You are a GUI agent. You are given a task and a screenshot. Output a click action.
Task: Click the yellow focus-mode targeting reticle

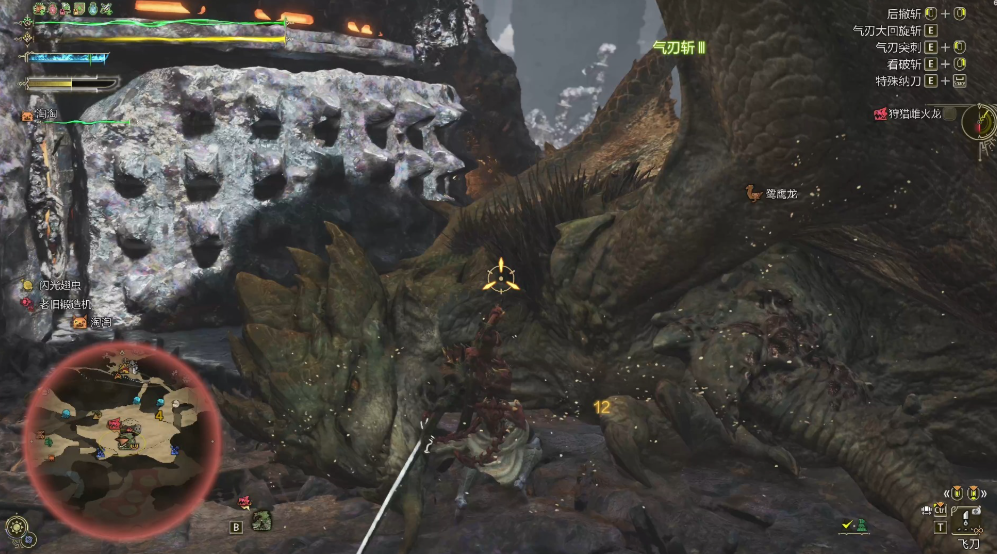tap(499, 276)
